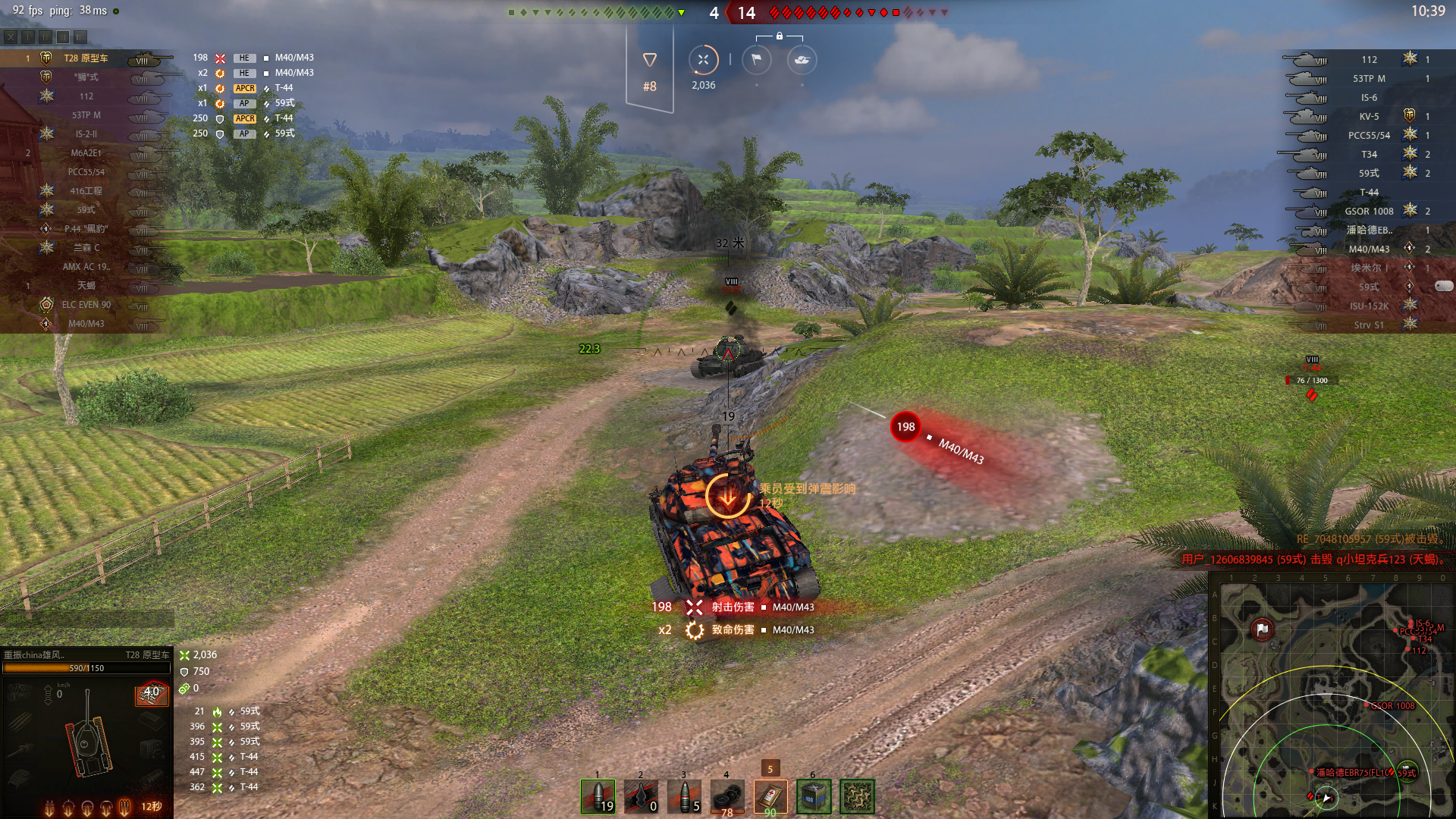The height and width of the screenshot is (819, 1456).
Task: Open the locked flag mission icon
Action: click(756, 60)
